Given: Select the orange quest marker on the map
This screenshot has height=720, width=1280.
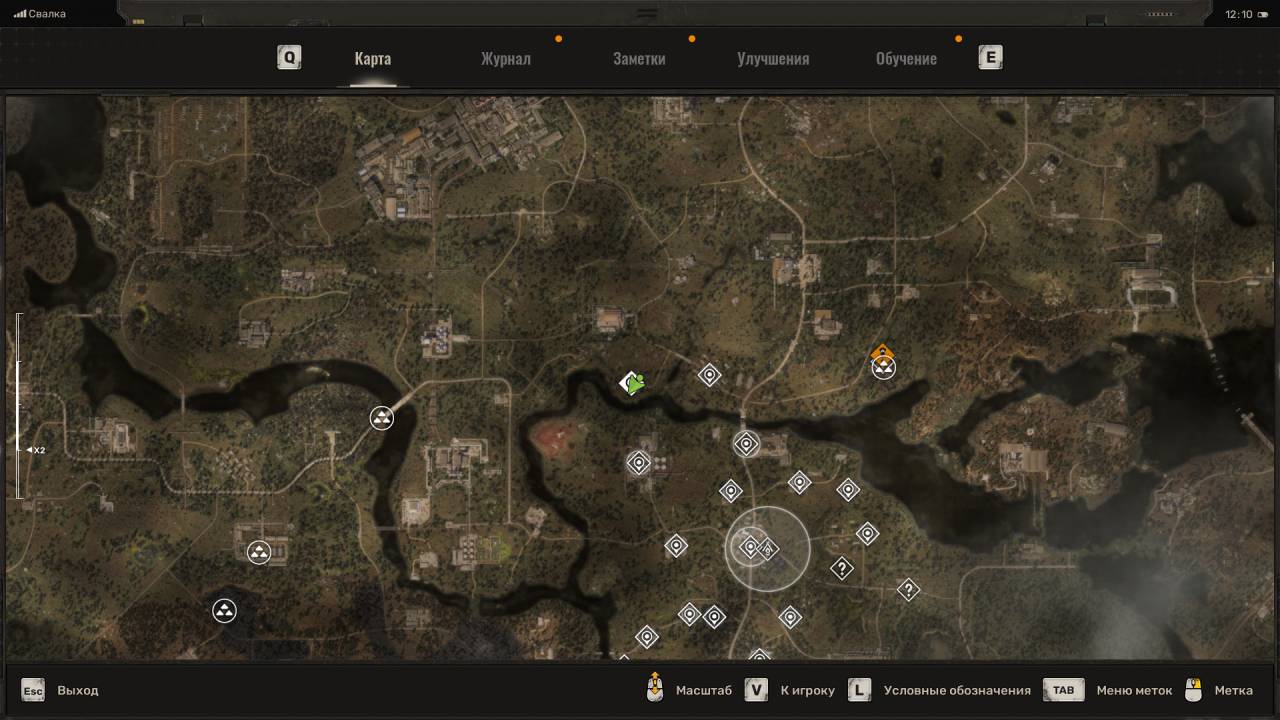Looking at the screenshot, I should (x=882, y=353).
